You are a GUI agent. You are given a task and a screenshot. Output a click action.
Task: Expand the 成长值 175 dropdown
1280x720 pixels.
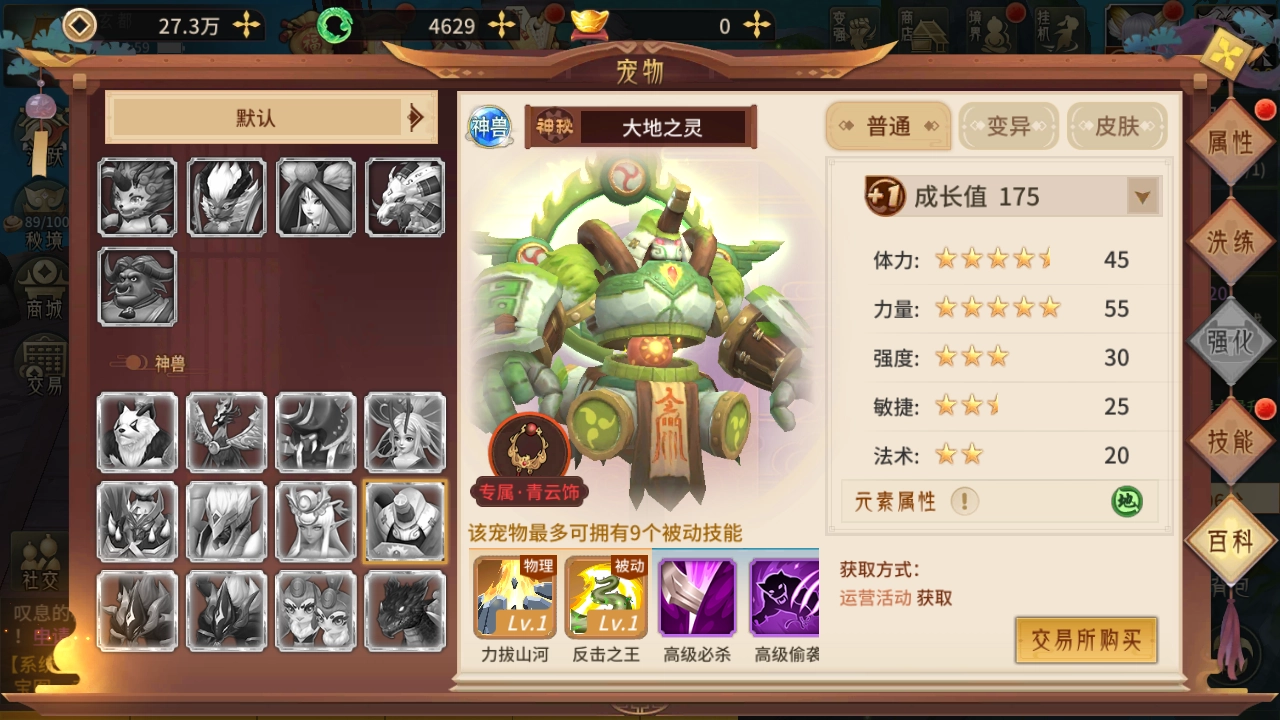[x=1142, y=196]
